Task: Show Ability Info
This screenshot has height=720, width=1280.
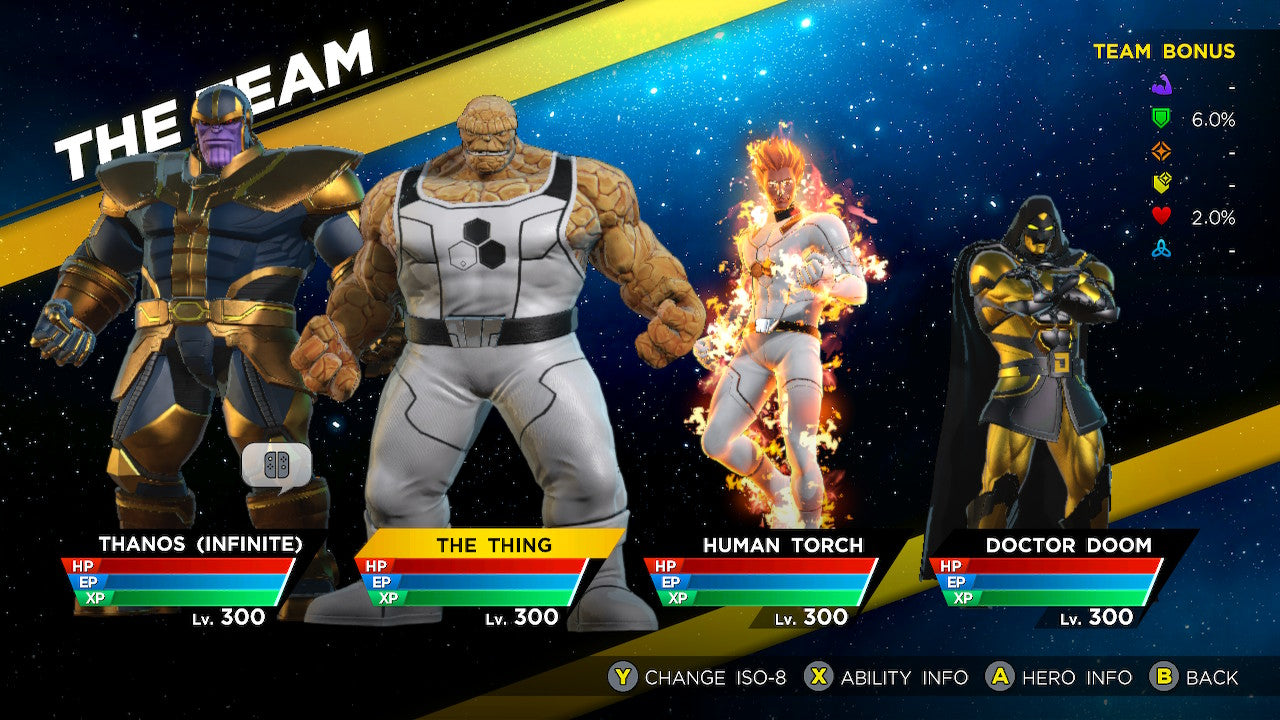Action: click(x=887, y=677)
